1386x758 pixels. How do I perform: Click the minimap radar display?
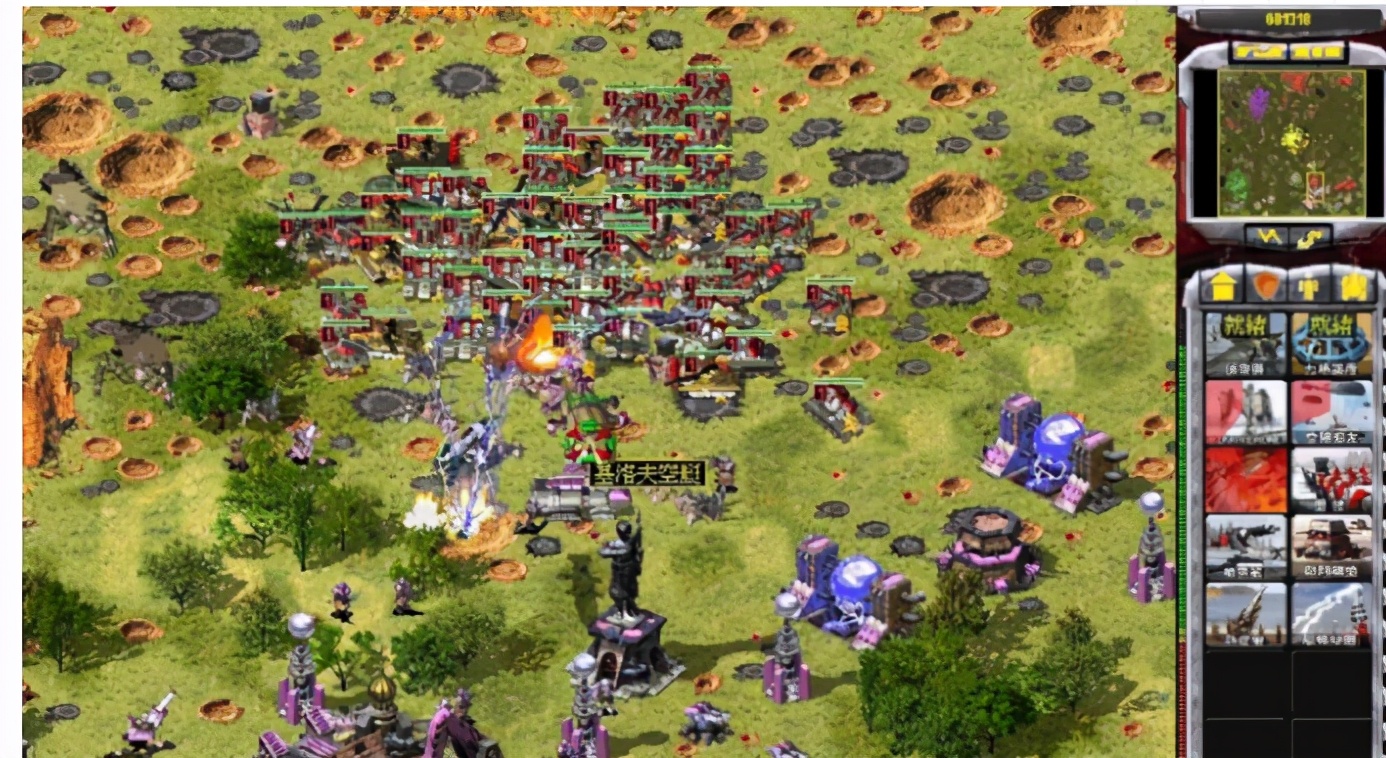[x=1290, y=141]
